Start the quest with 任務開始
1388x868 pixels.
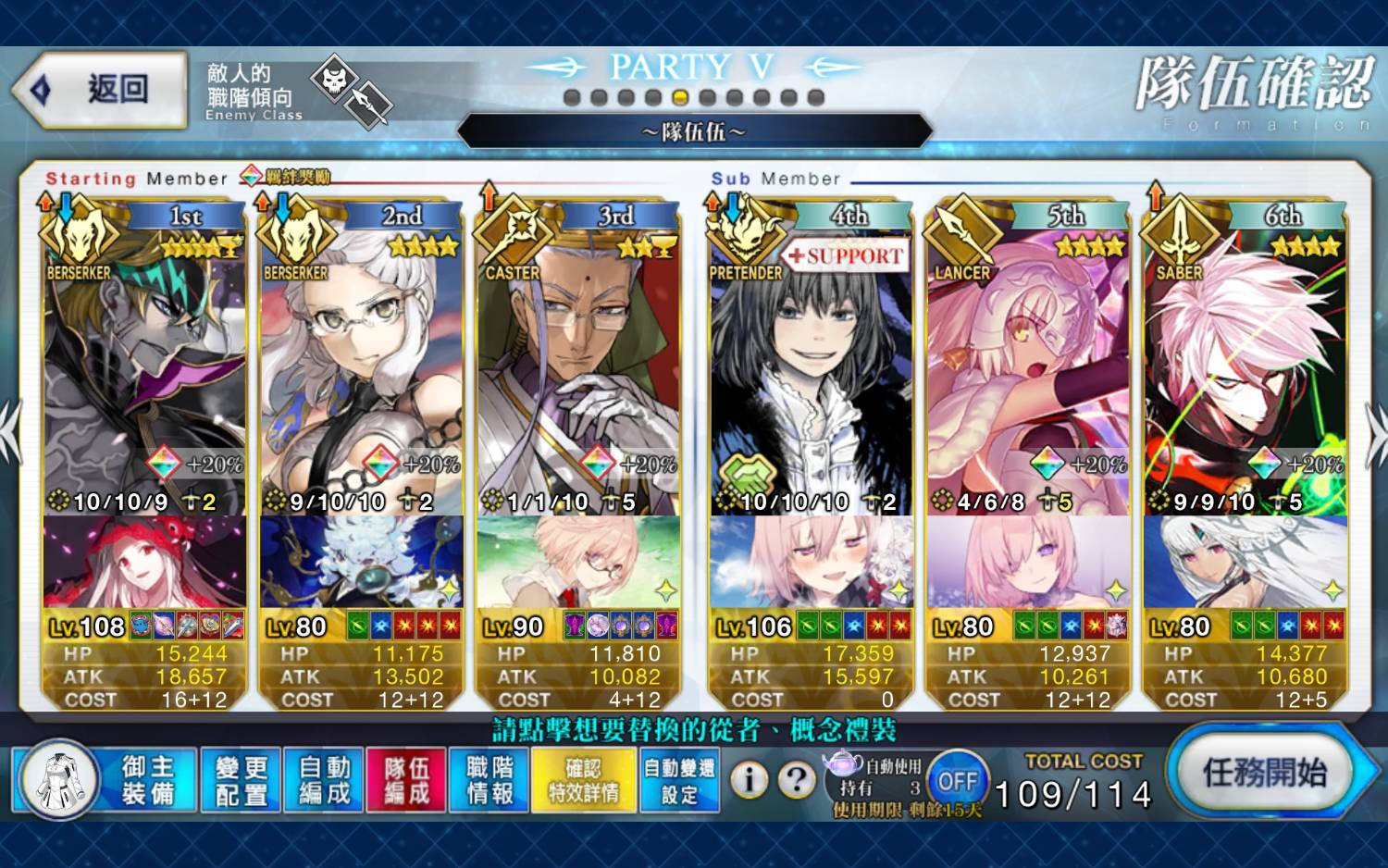pyautogui.click(x=1264, y=772)
